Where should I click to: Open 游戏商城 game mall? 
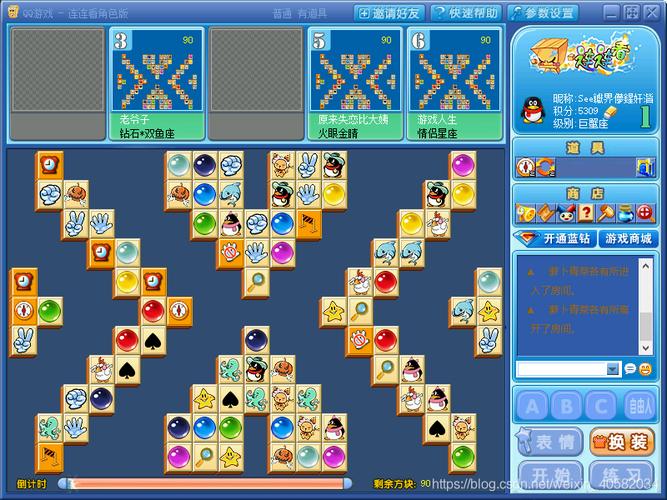(628, 239)
